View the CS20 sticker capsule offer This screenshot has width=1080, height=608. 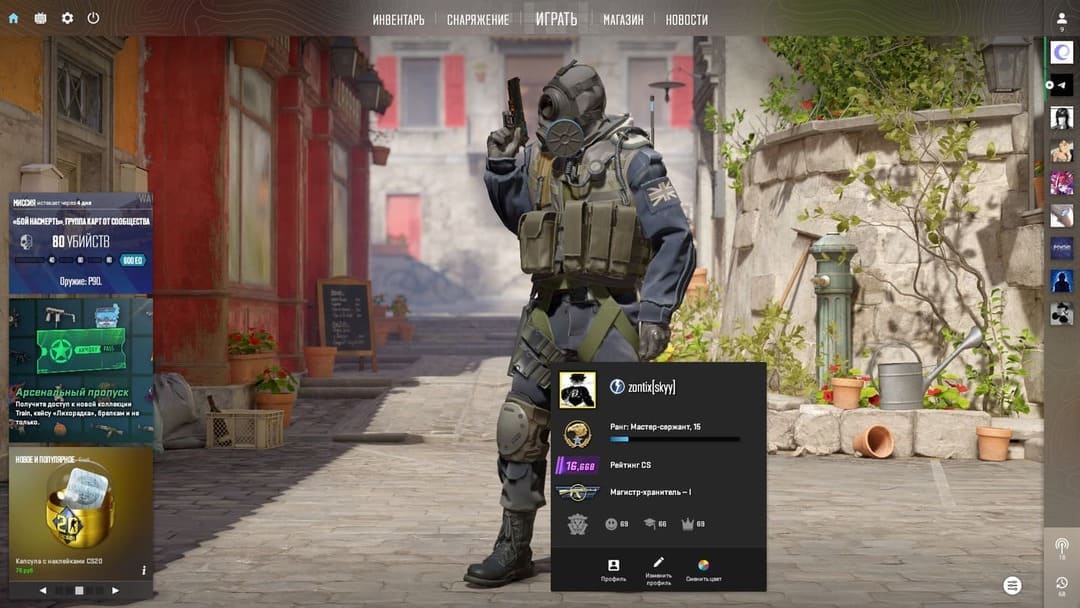[81, 512]
